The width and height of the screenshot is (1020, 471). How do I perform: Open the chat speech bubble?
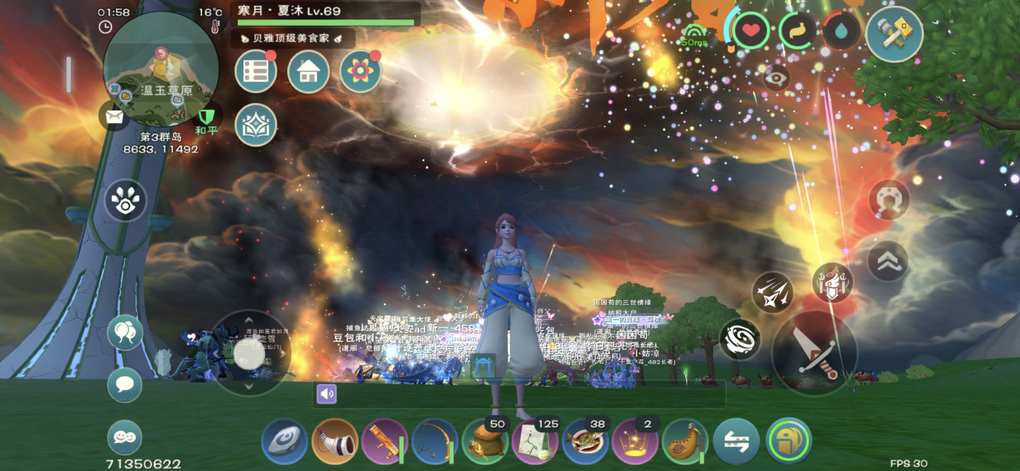[x=124, y=385]
